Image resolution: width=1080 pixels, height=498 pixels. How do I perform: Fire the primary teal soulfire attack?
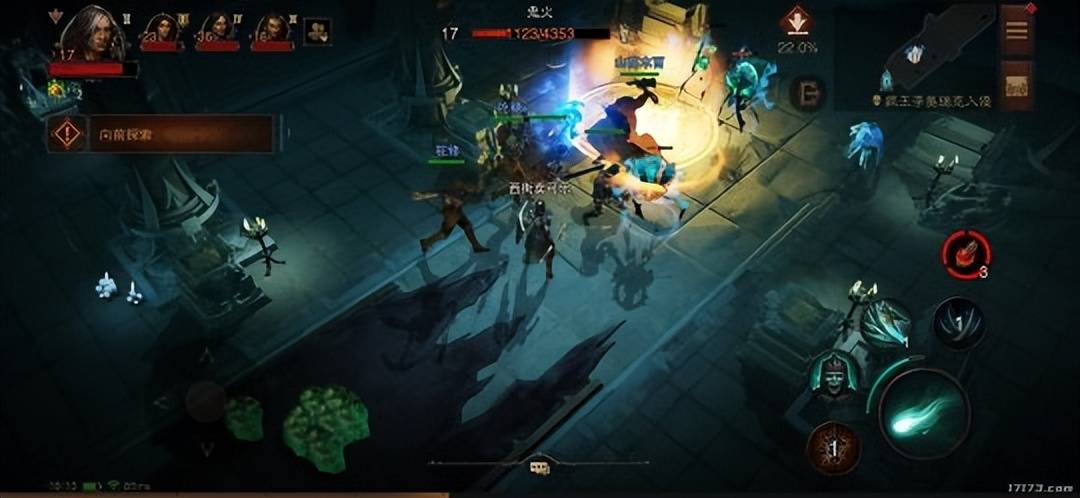tap(923, 413)
